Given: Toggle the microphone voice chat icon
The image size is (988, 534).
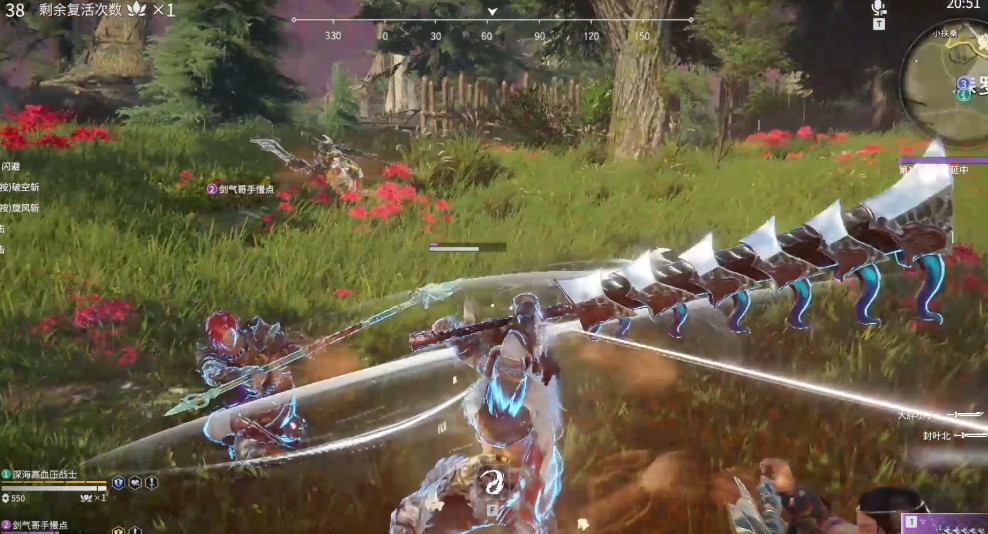Looking at the screenshot, I should point(878,8).
